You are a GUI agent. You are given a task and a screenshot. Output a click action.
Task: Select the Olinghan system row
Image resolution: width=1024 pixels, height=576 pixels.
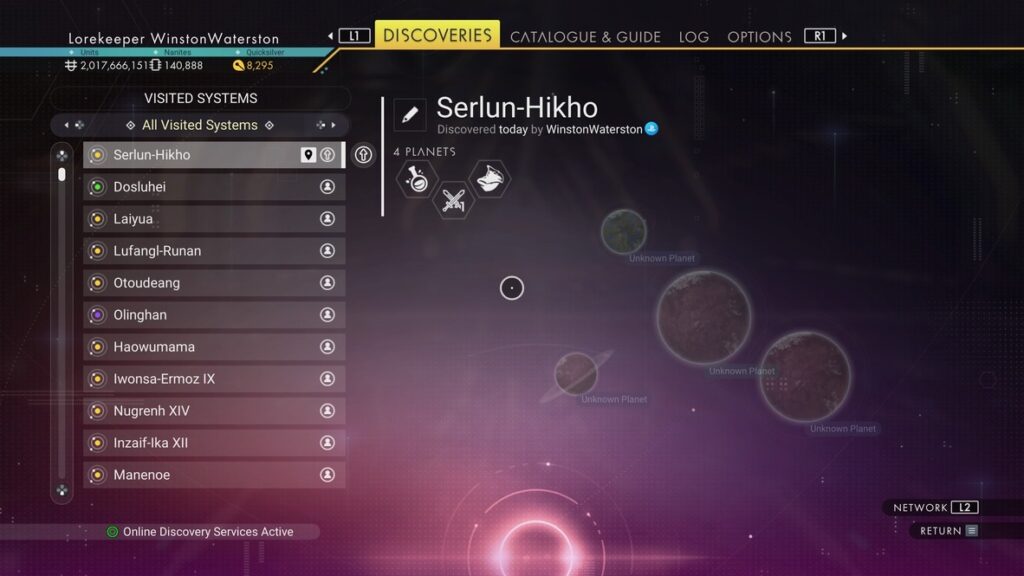(x=214, y=315)
